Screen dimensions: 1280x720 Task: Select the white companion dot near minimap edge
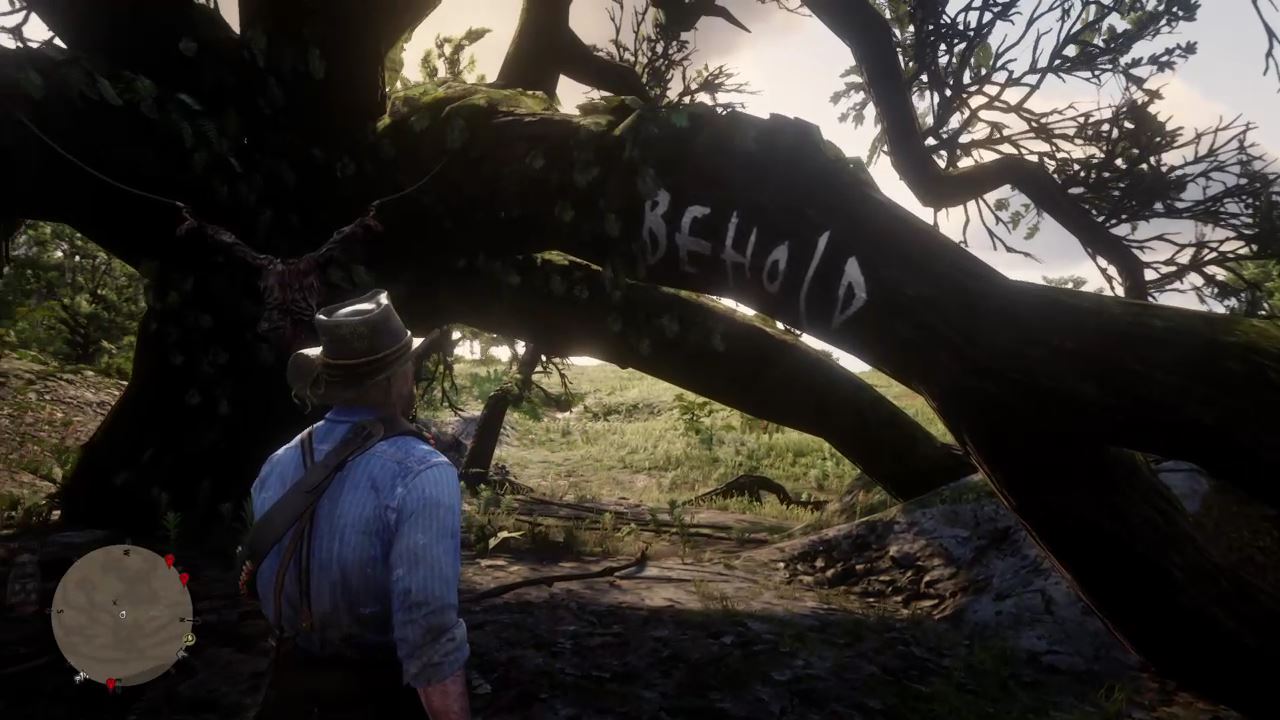pyautogui.click(x=79, y=676)
